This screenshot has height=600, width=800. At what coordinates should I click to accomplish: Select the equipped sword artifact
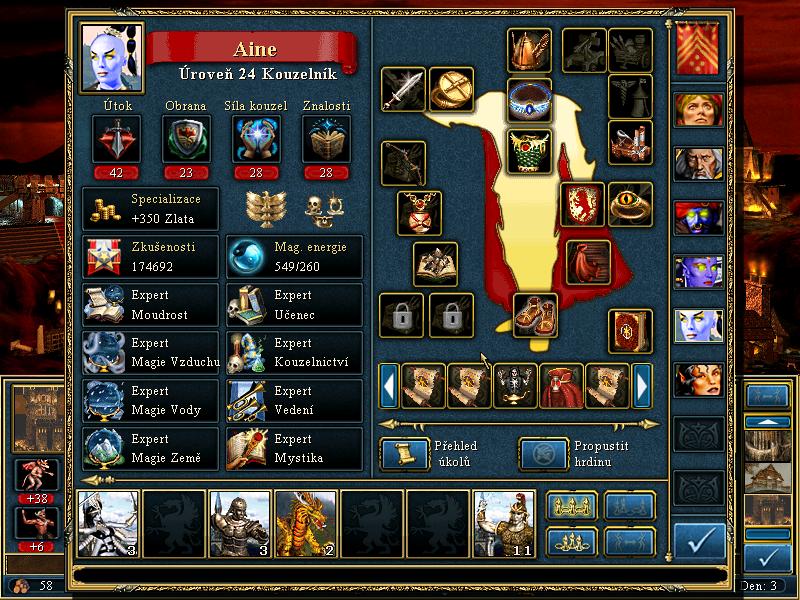point(403,90)
